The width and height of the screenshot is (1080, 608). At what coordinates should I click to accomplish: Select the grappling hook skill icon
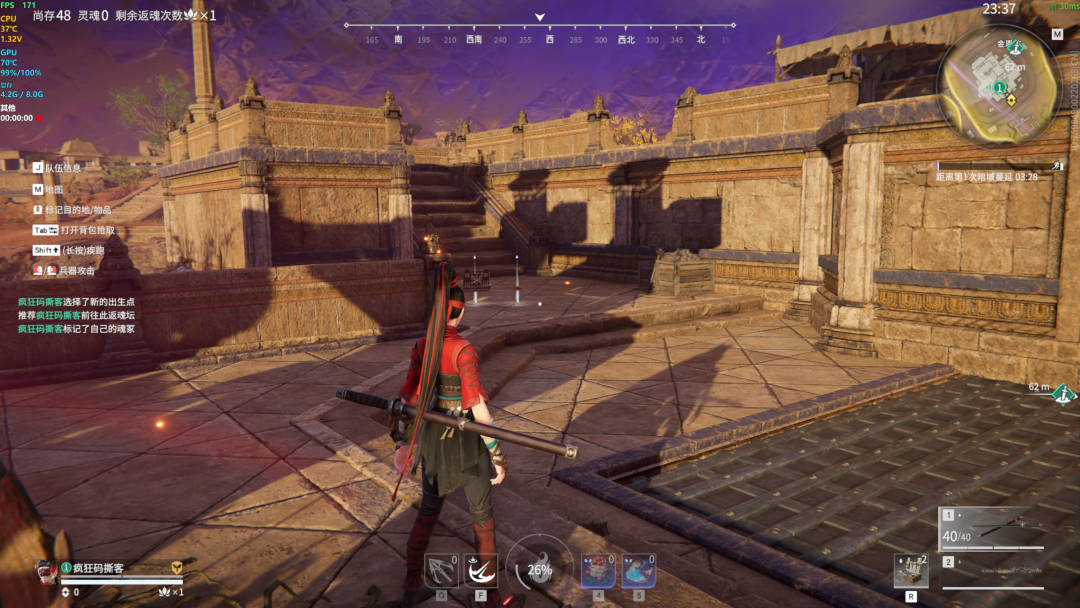[x=441, y=571]
